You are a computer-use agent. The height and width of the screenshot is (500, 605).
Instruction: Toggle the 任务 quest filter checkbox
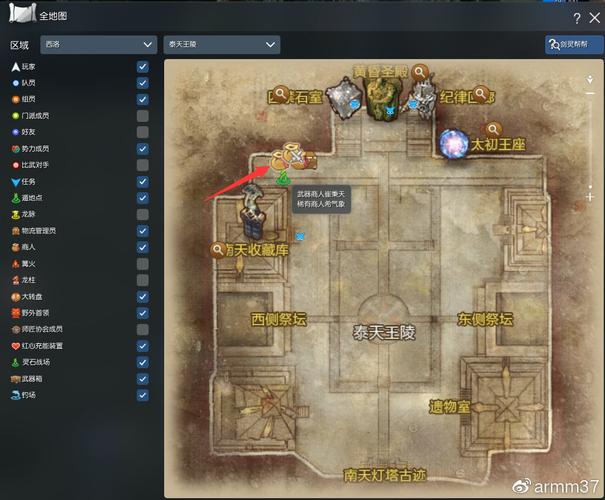tap(143, 182)
